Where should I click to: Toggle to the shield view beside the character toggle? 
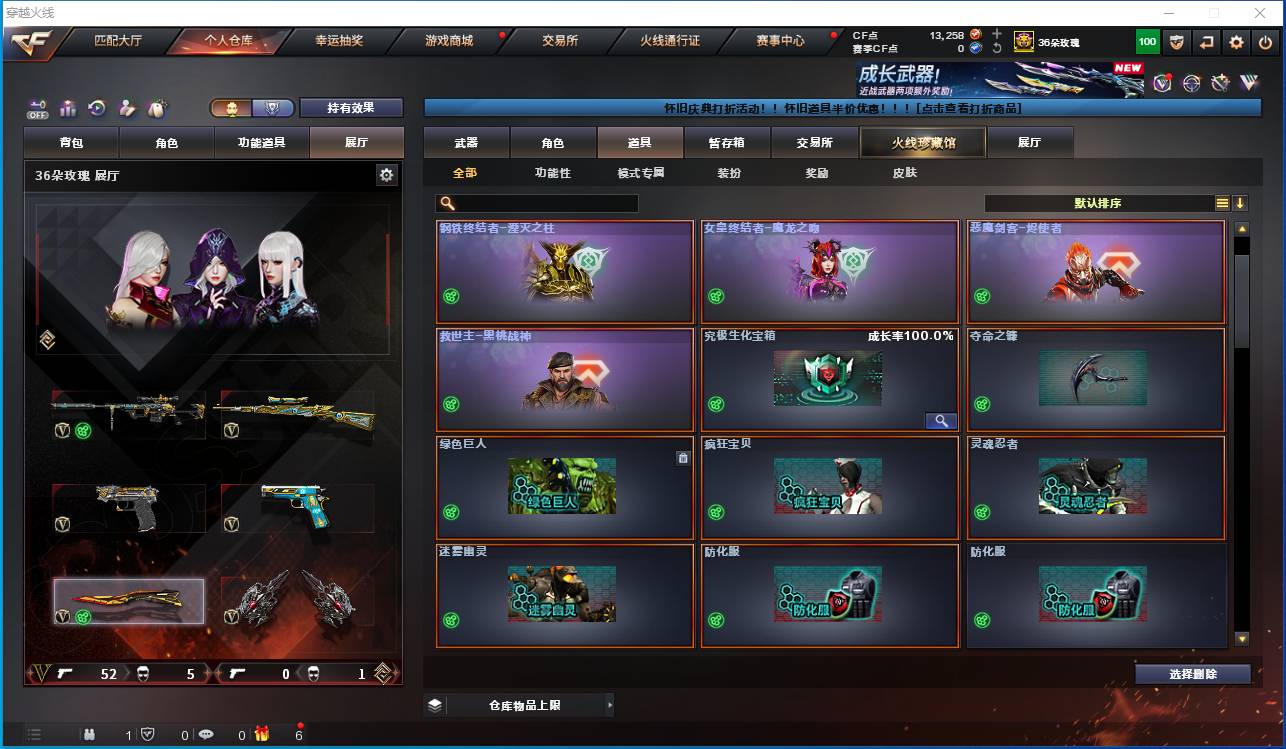(273, 108)
